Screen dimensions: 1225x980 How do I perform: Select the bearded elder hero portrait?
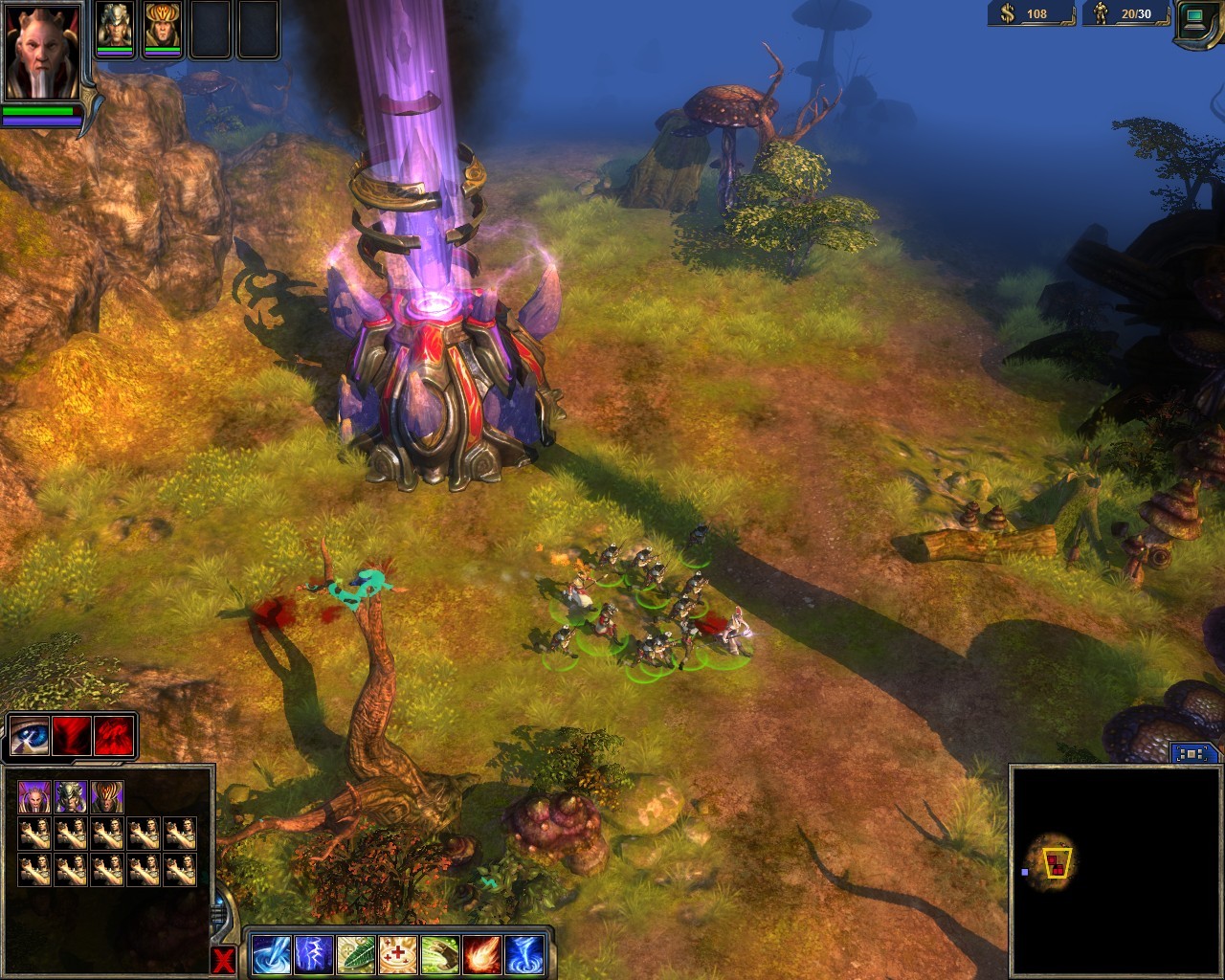42,53
